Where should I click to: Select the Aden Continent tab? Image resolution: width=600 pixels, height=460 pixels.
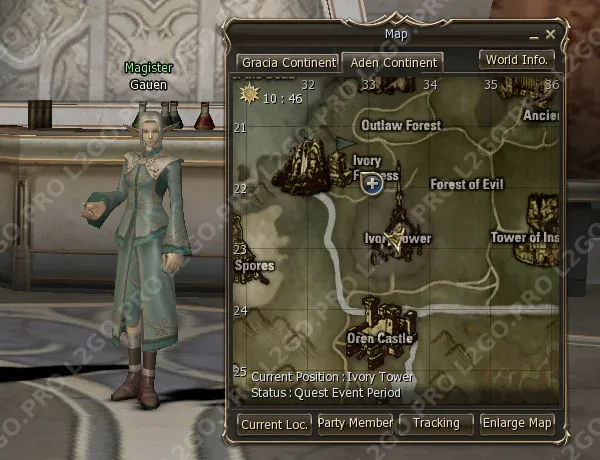393,62
